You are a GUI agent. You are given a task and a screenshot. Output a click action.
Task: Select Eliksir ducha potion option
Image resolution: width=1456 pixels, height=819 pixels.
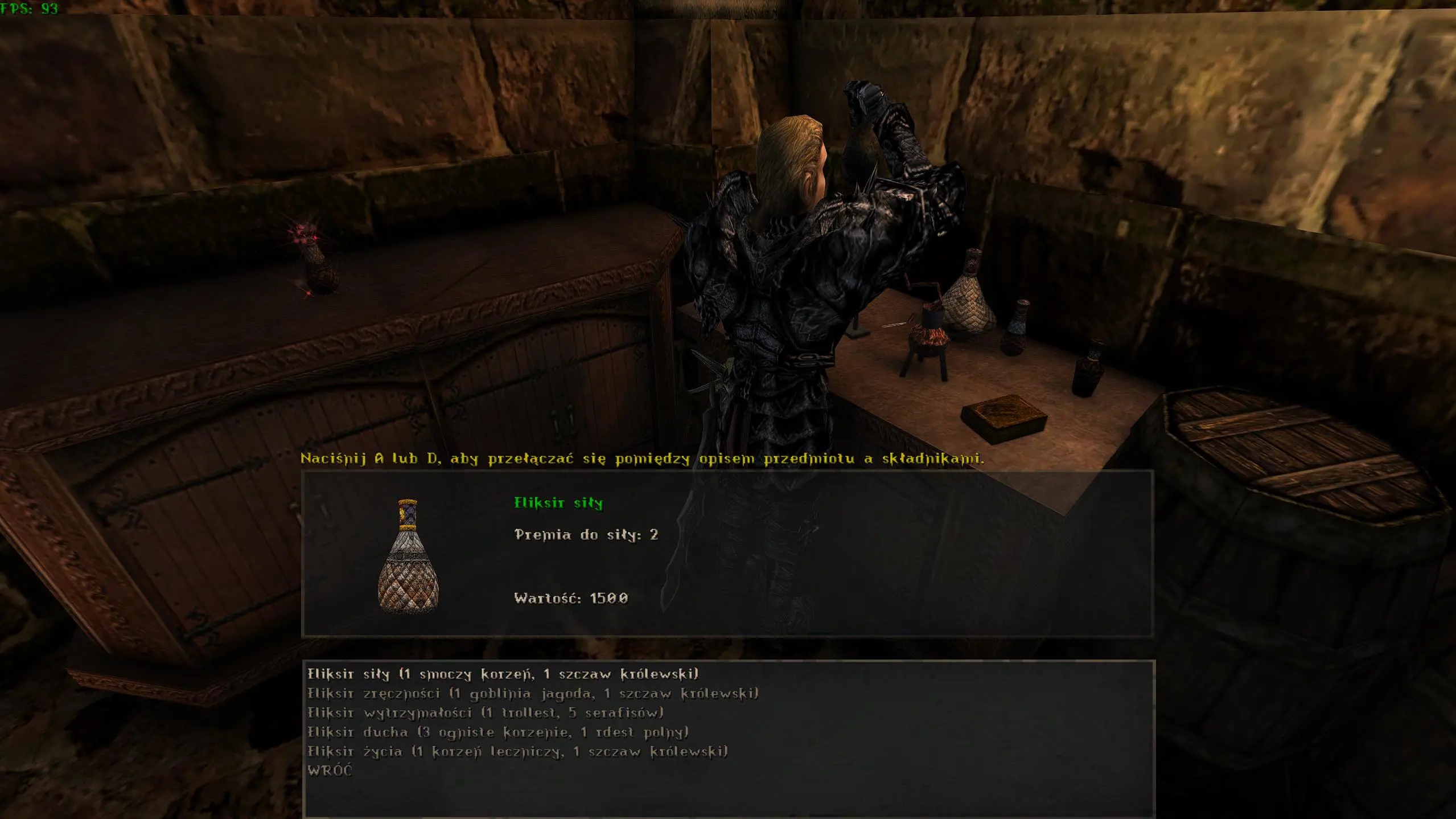[498, 732]
